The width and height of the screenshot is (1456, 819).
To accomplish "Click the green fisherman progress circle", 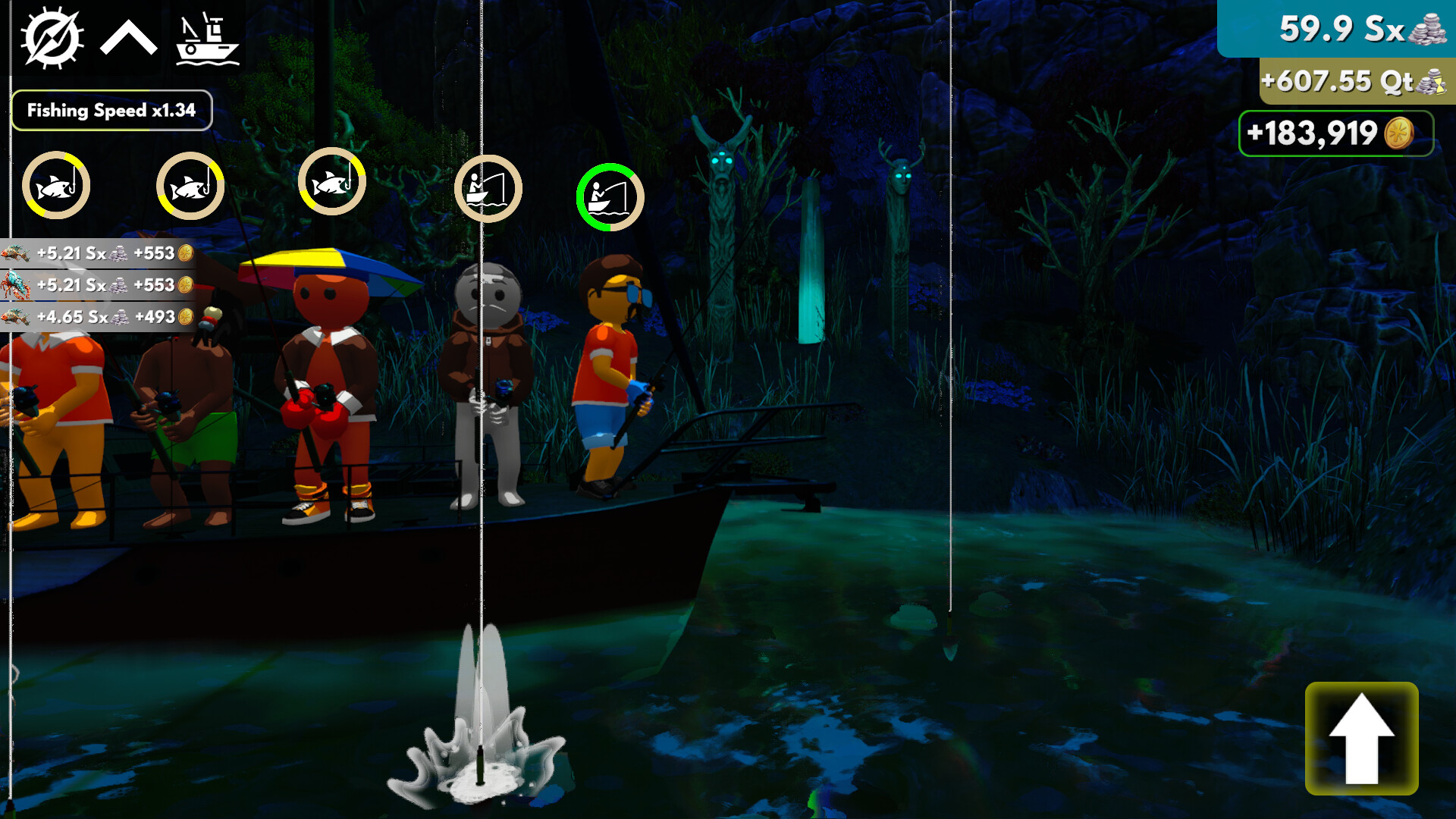I will (x=610, y=197).
